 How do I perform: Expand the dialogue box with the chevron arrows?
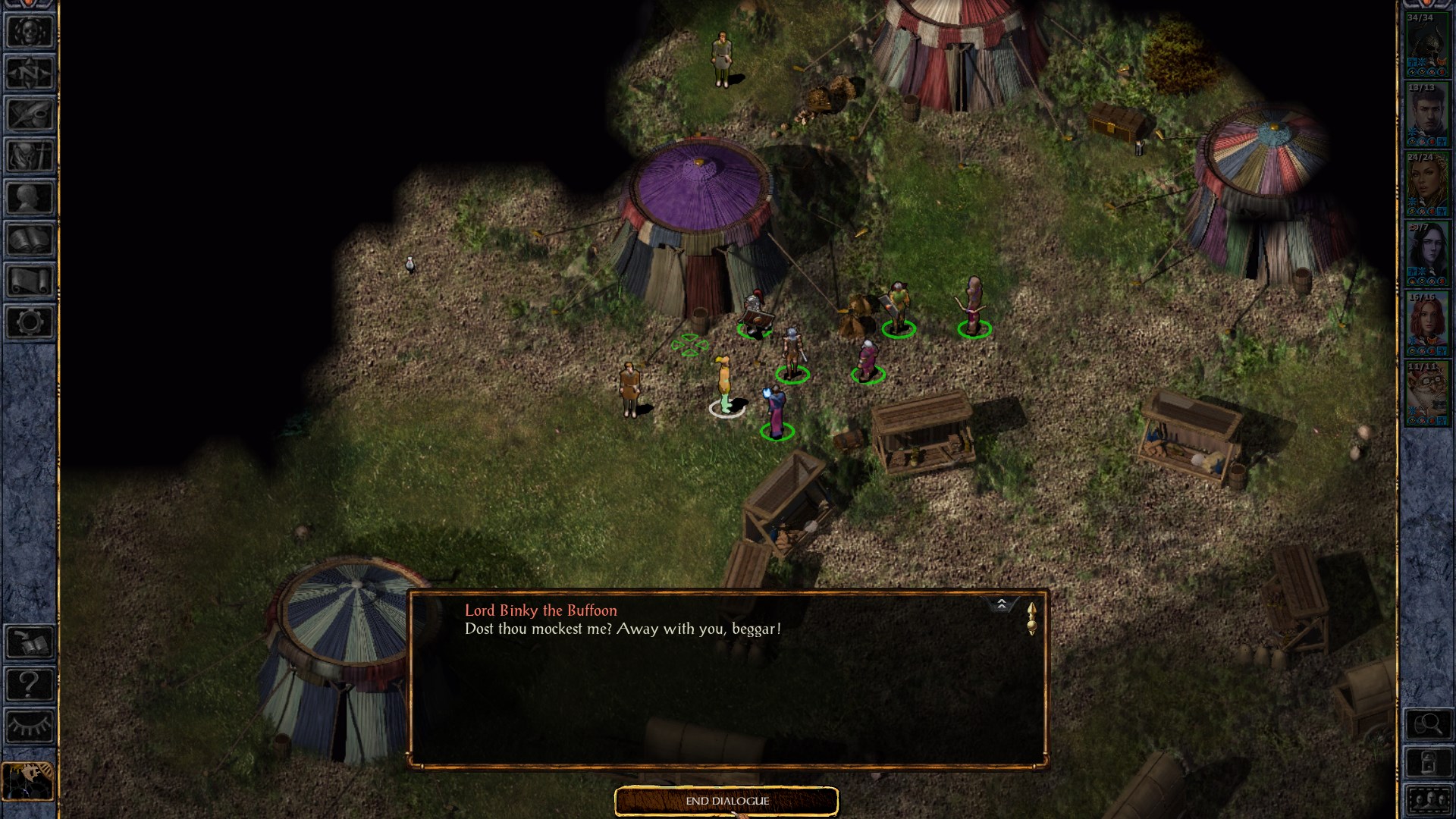tap(1001, 604)
